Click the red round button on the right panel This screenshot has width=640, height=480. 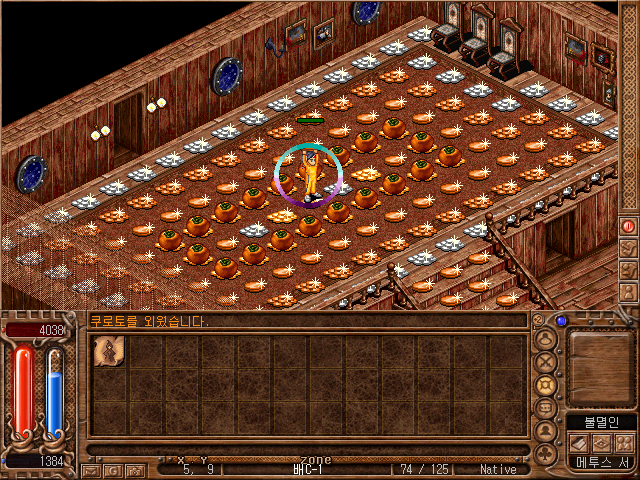629,226
